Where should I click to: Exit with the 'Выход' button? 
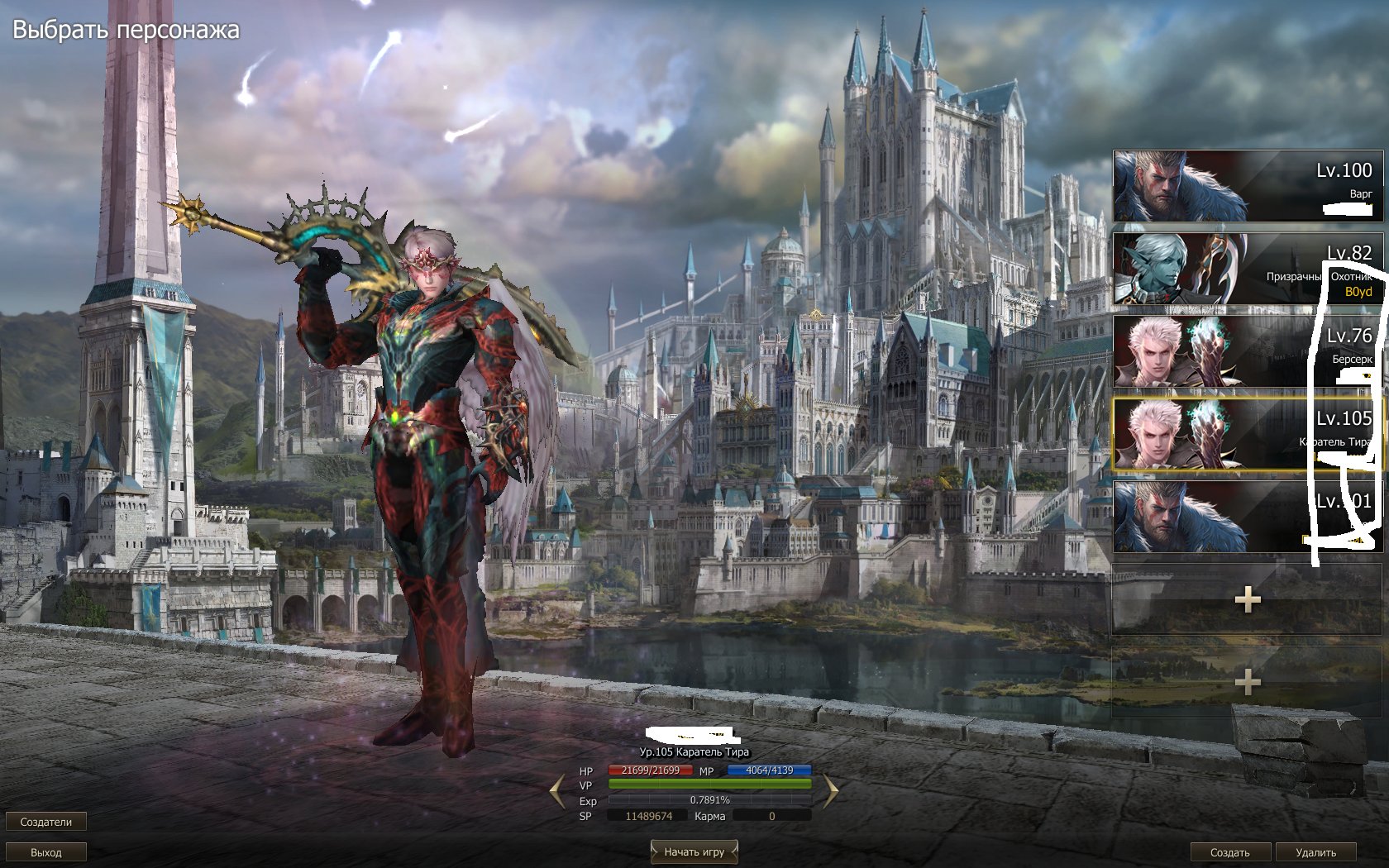tap(46, 852)
